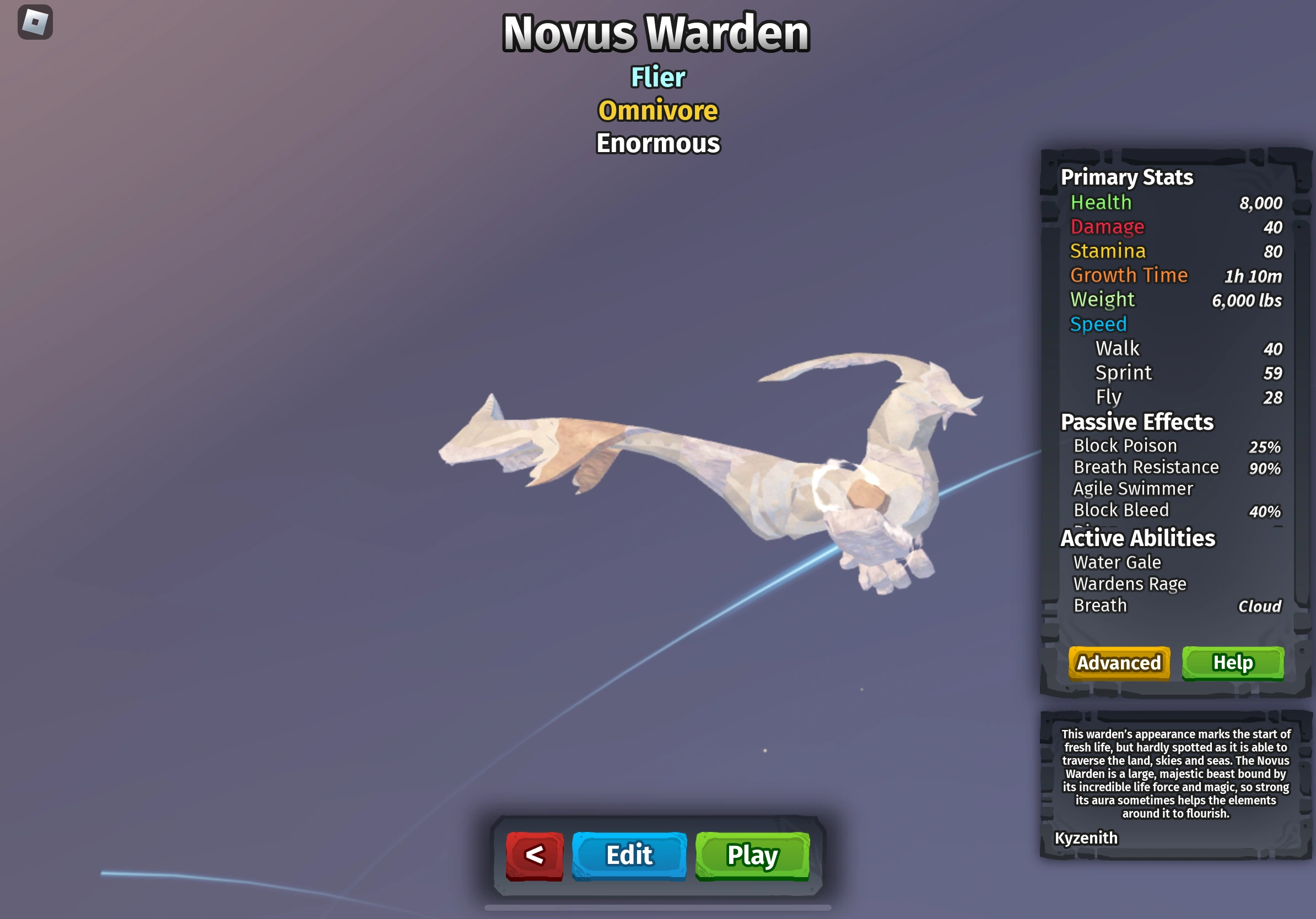Screen dimensions: 1316x919
Task: Select the Omnivore diet label
Action: (x=657, y=111)
